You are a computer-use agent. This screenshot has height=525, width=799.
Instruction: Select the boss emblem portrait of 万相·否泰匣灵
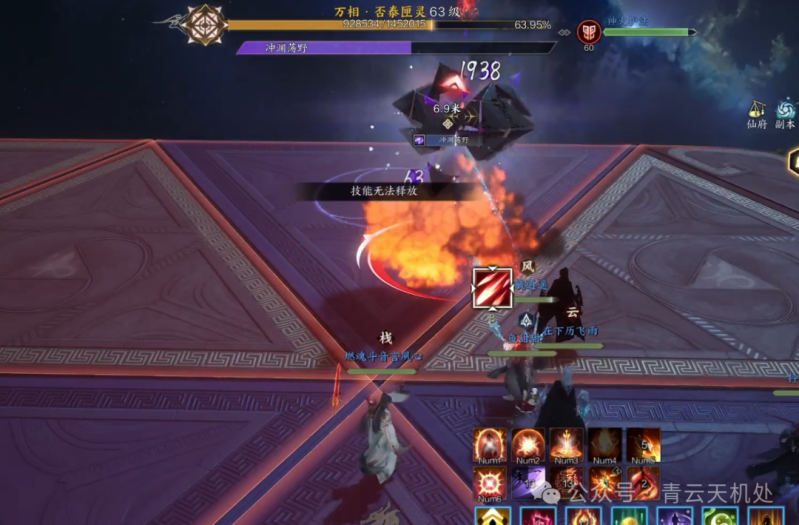(206, 25)
